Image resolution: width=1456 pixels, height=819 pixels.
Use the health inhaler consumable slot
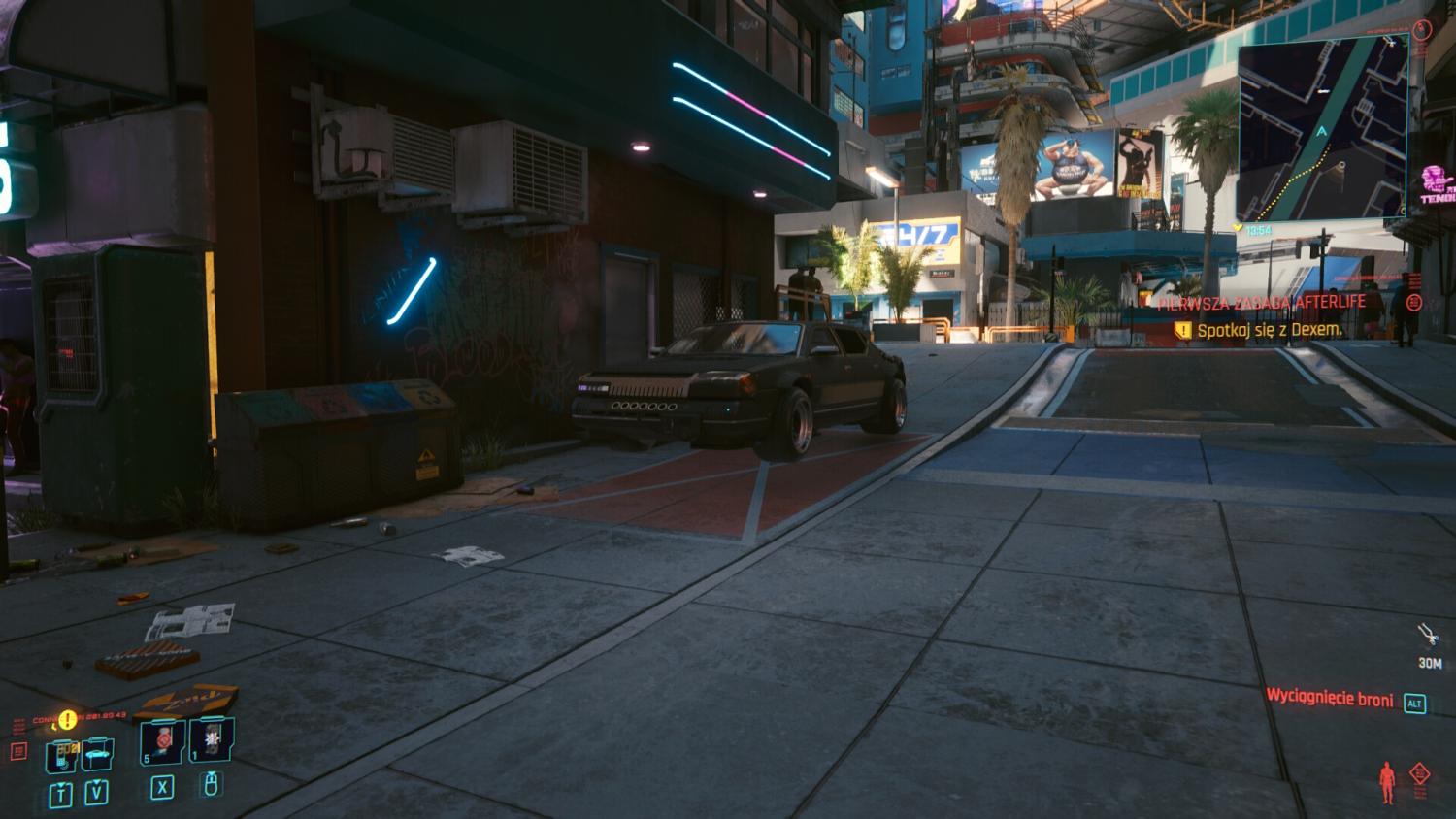162,741
